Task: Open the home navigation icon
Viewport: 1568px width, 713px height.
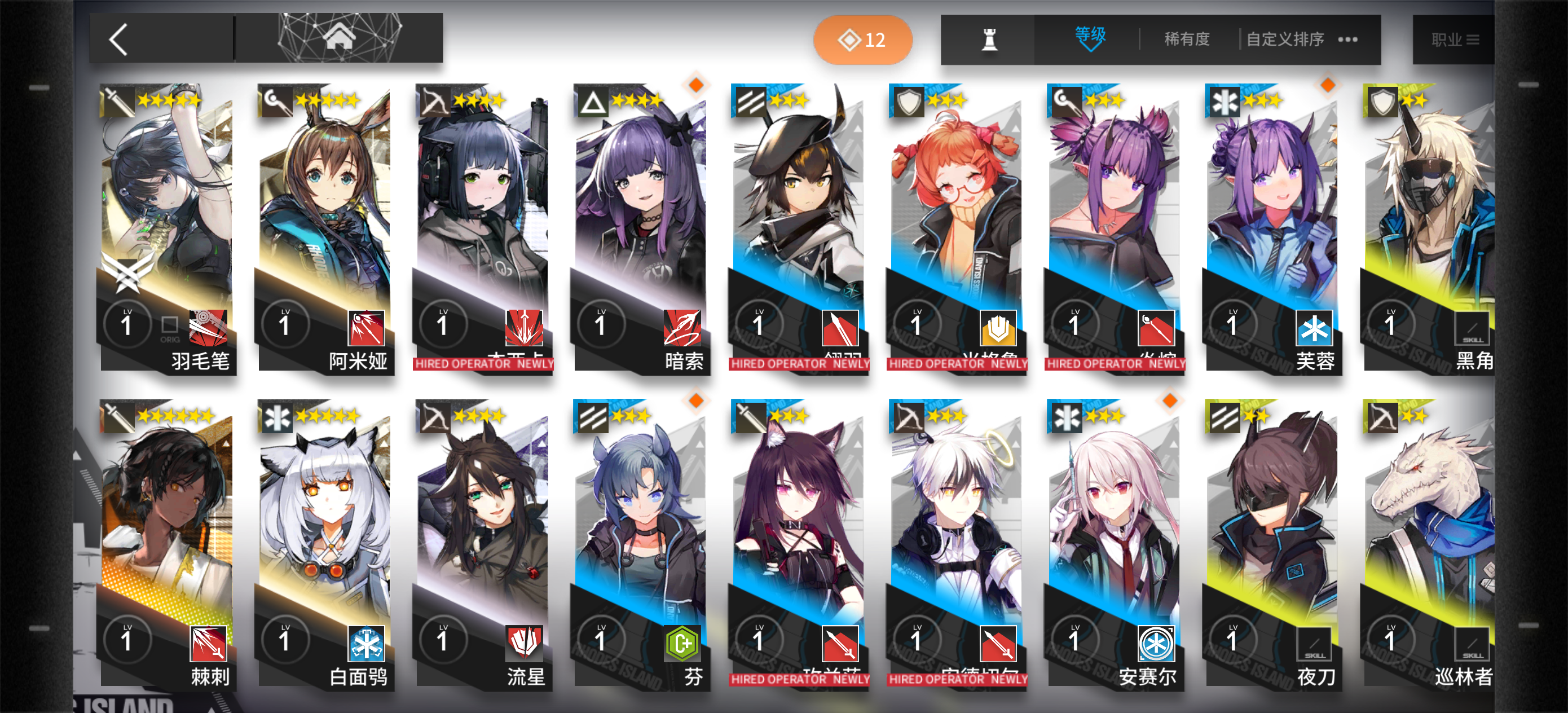Action: point(338,38)
